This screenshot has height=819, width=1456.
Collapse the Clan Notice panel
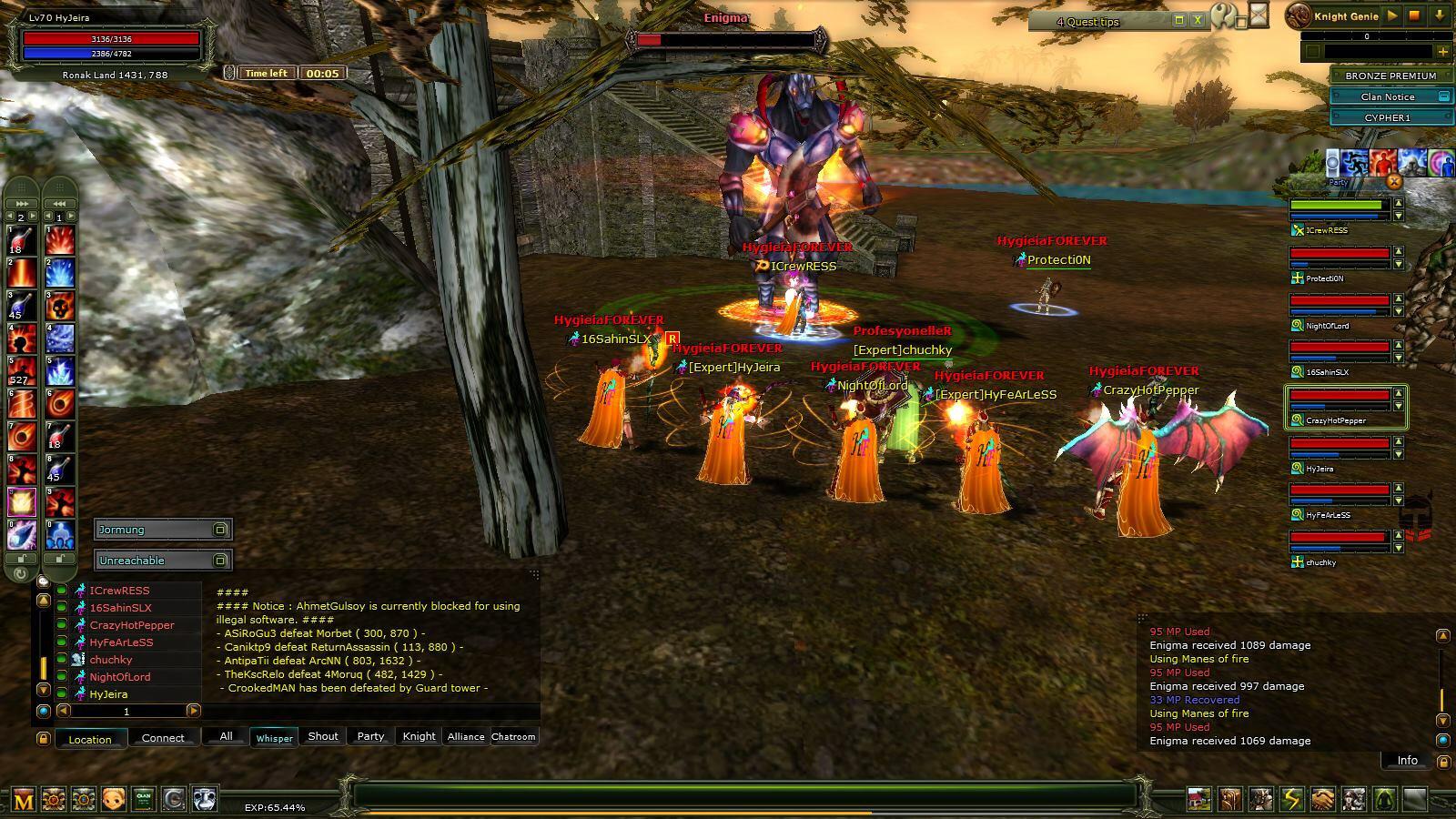(1443, 96)
